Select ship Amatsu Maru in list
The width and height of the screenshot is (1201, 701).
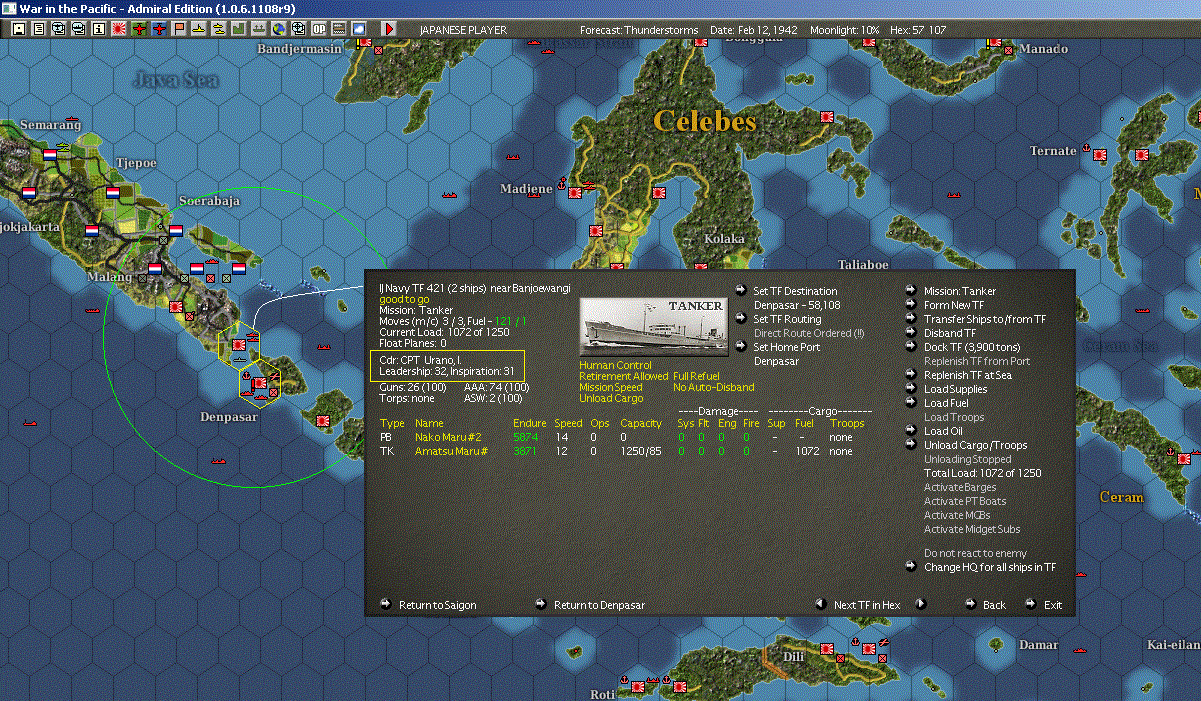point(450,451)
